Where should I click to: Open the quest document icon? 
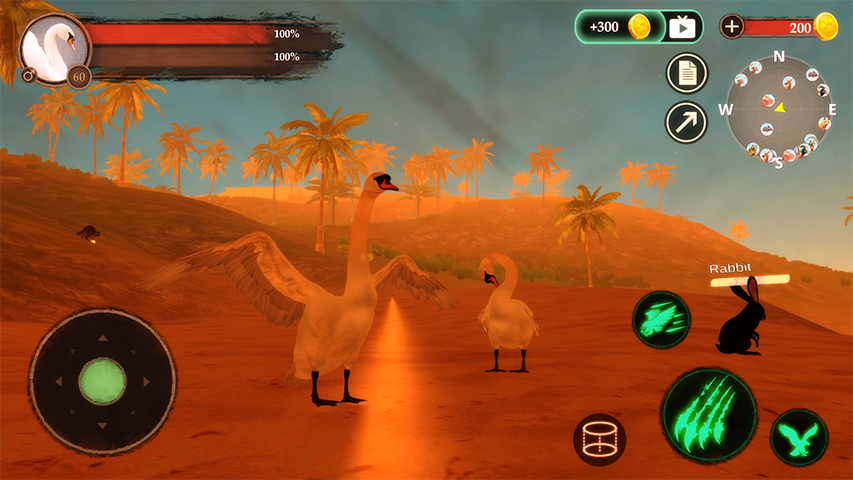pyautogui.click(x=687, y=73)
